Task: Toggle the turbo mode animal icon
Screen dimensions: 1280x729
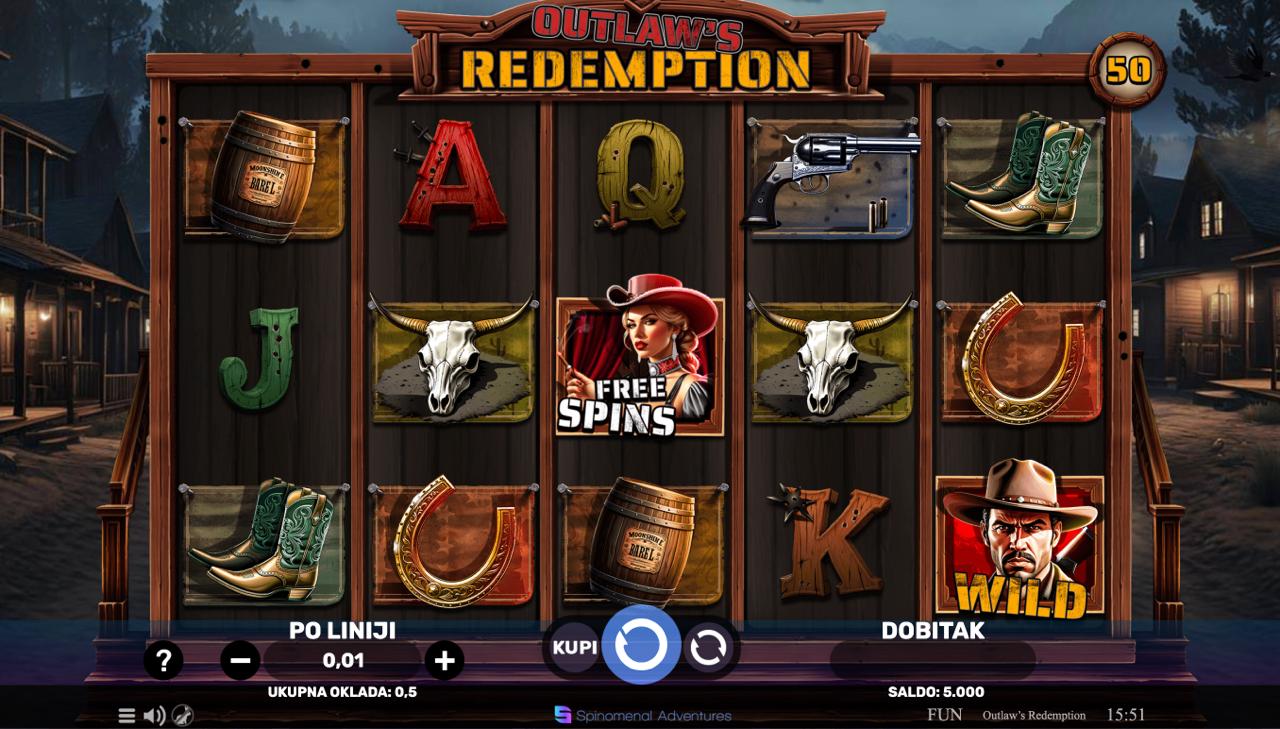Action: (182, 715)
